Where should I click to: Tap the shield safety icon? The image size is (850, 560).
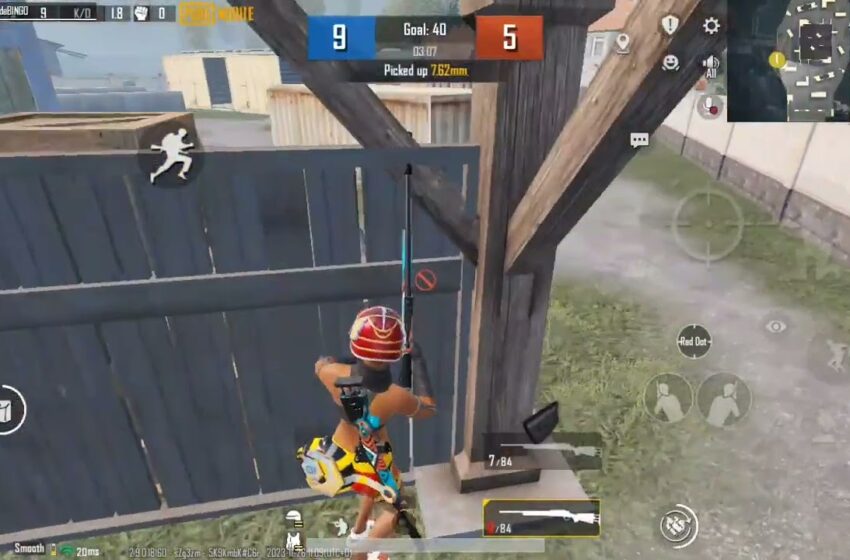pos(669,25)
